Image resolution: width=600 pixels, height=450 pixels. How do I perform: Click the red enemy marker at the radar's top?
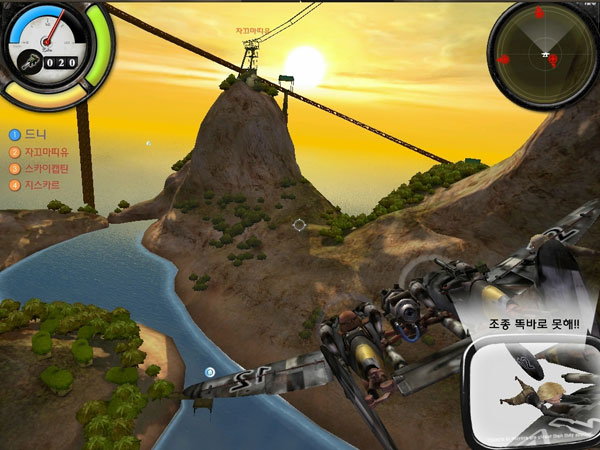(x=538, y=13)
